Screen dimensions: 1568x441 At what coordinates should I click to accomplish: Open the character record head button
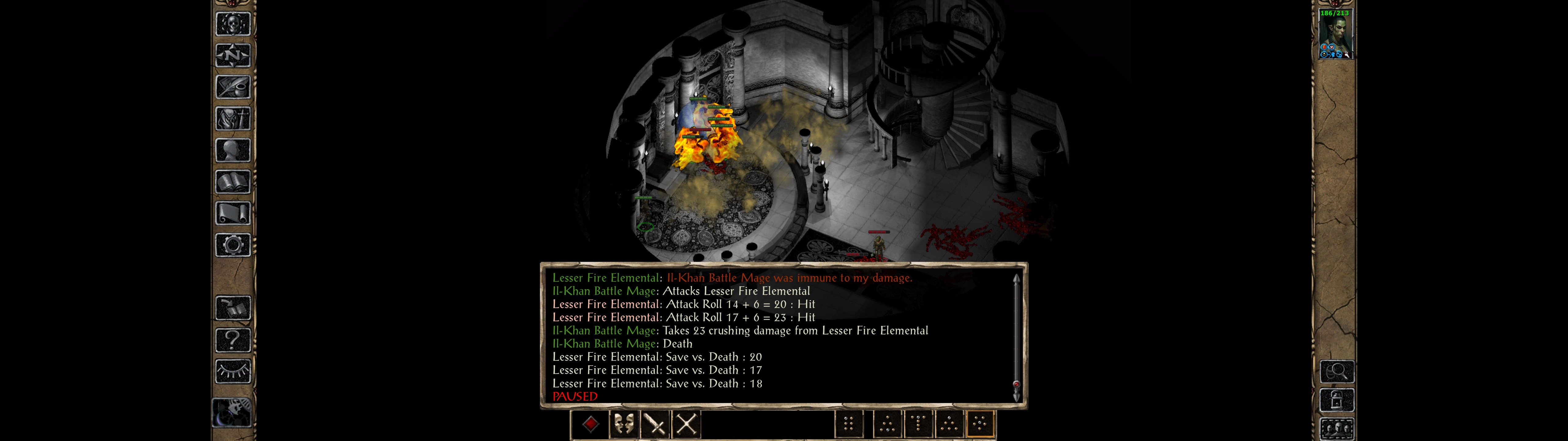[233, 150]
